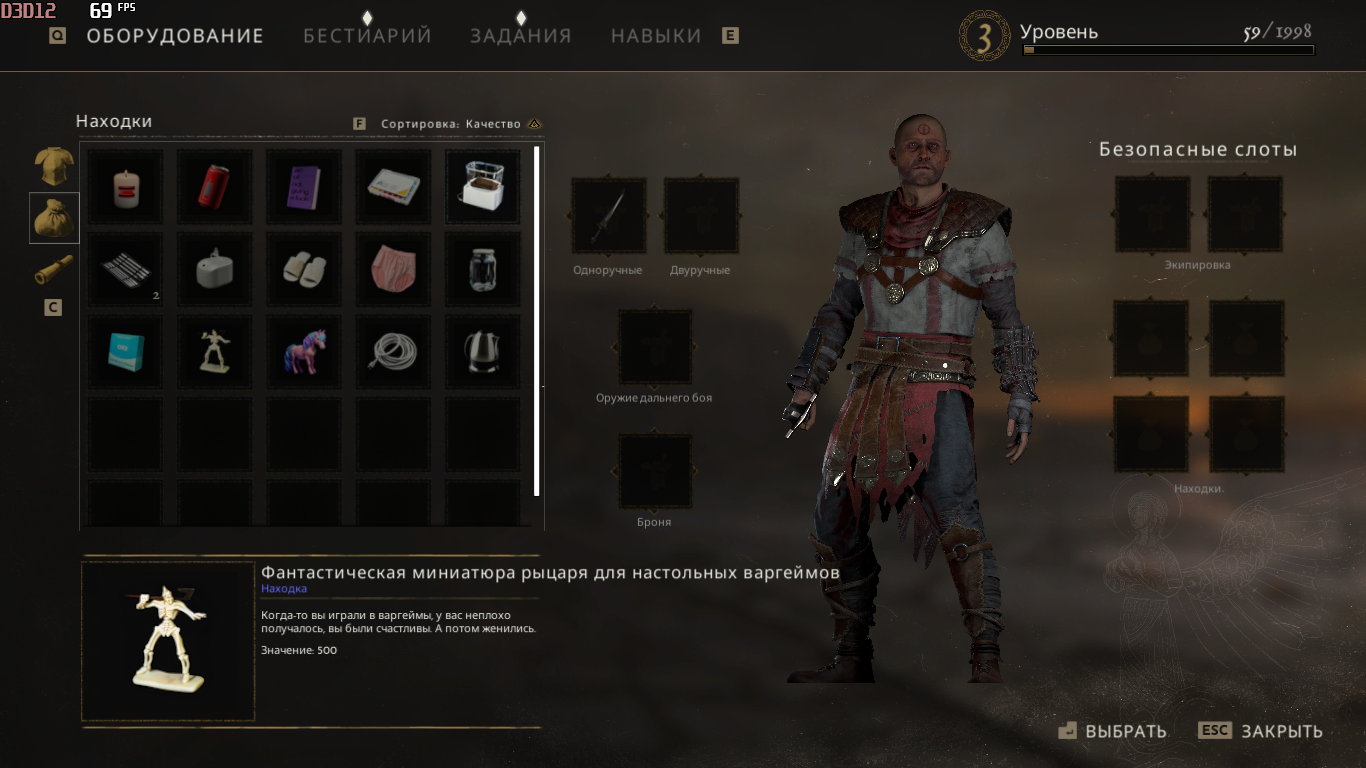Open the scroll icon category
Viewport: 1366px width, 768px height.
click(x=54, y=270)
